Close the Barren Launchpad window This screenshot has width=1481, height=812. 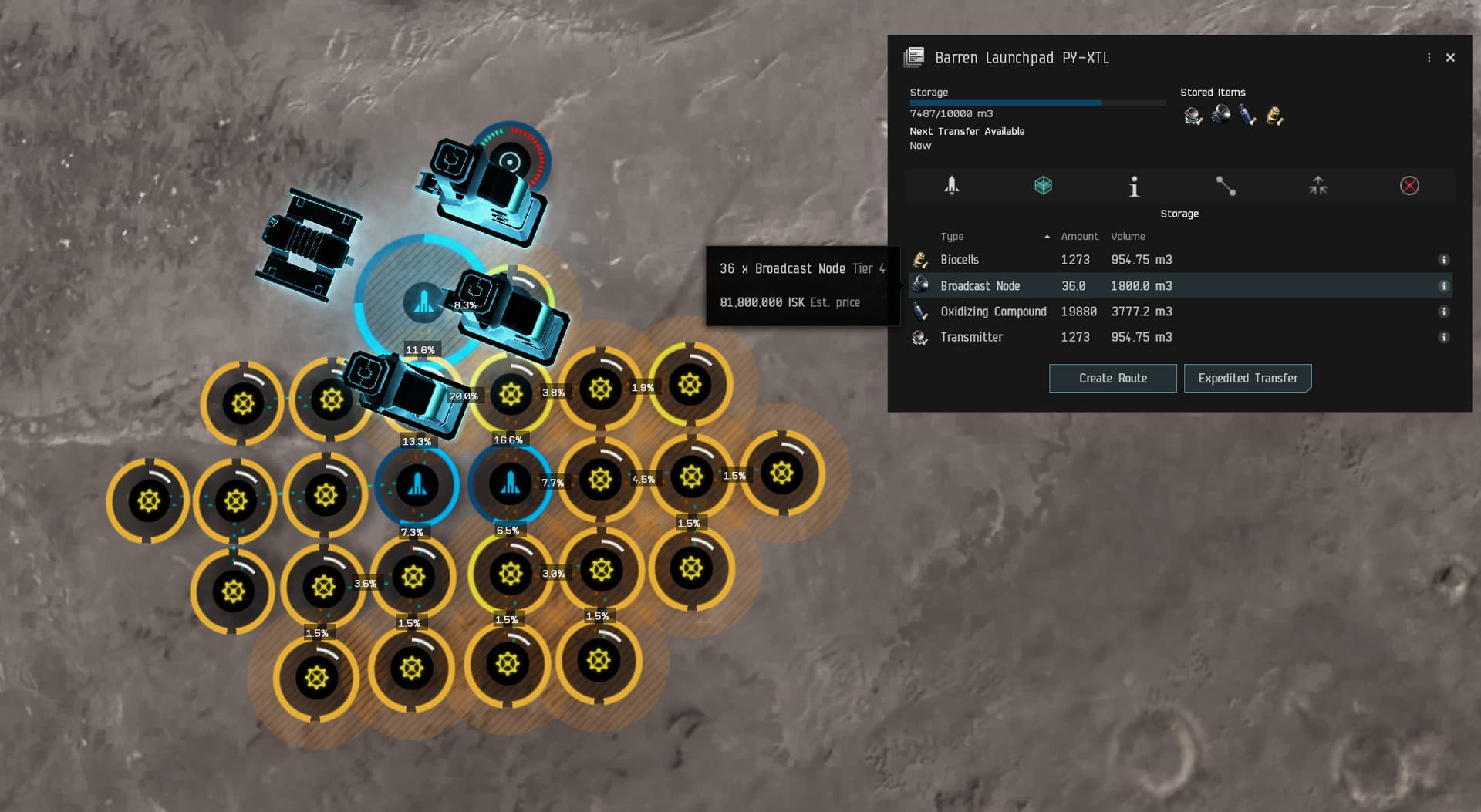1450,58
